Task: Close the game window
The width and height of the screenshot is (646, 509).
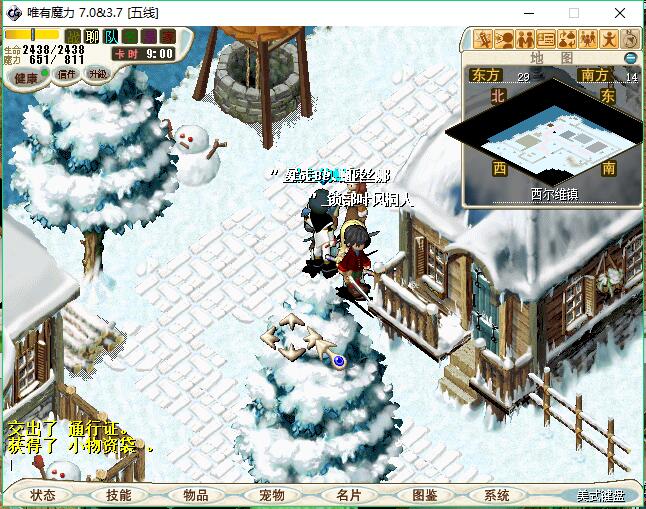Action: pos(619,14)
